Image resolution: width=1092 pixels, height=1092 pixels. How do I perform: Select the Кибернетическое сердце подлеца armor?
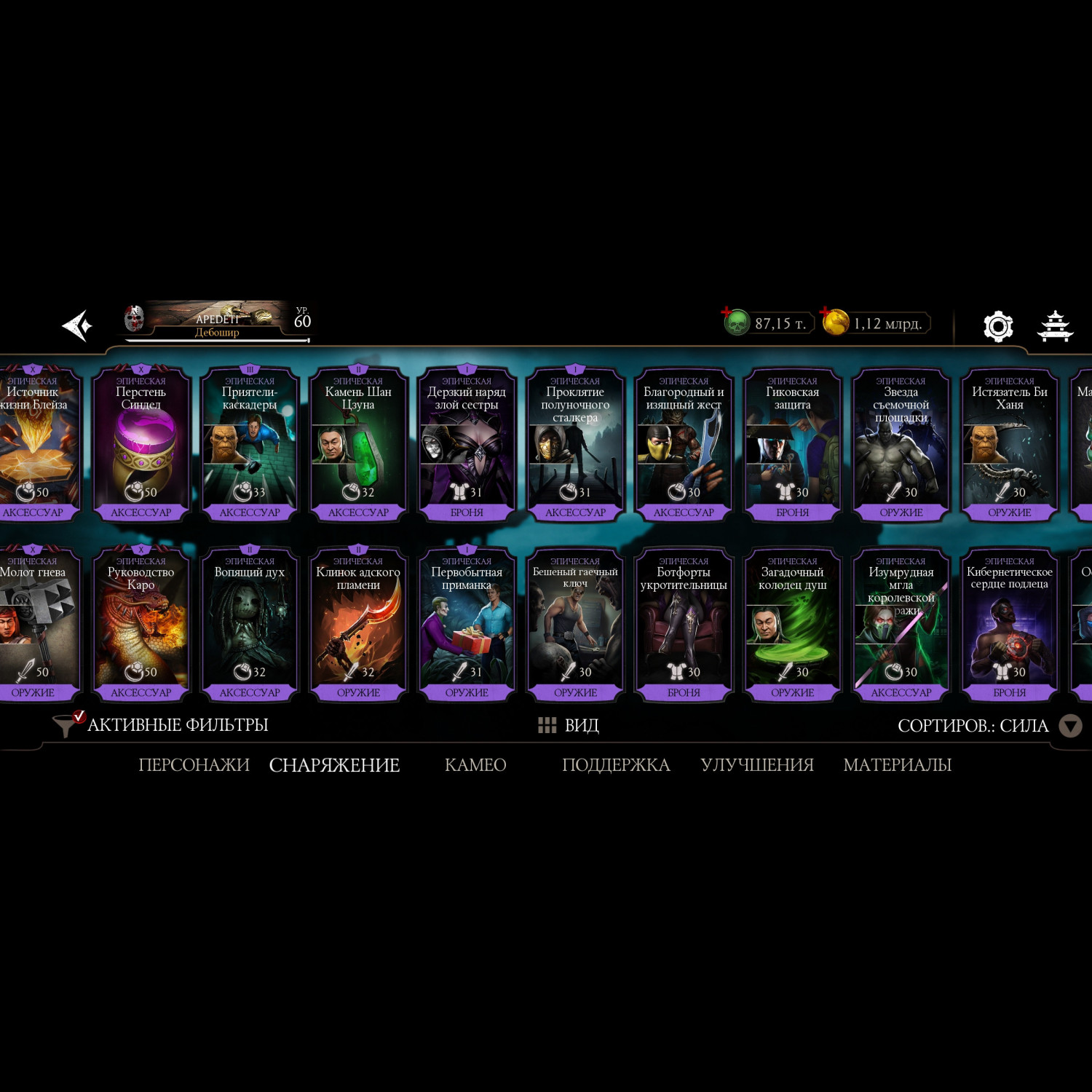pos(1010,625)
